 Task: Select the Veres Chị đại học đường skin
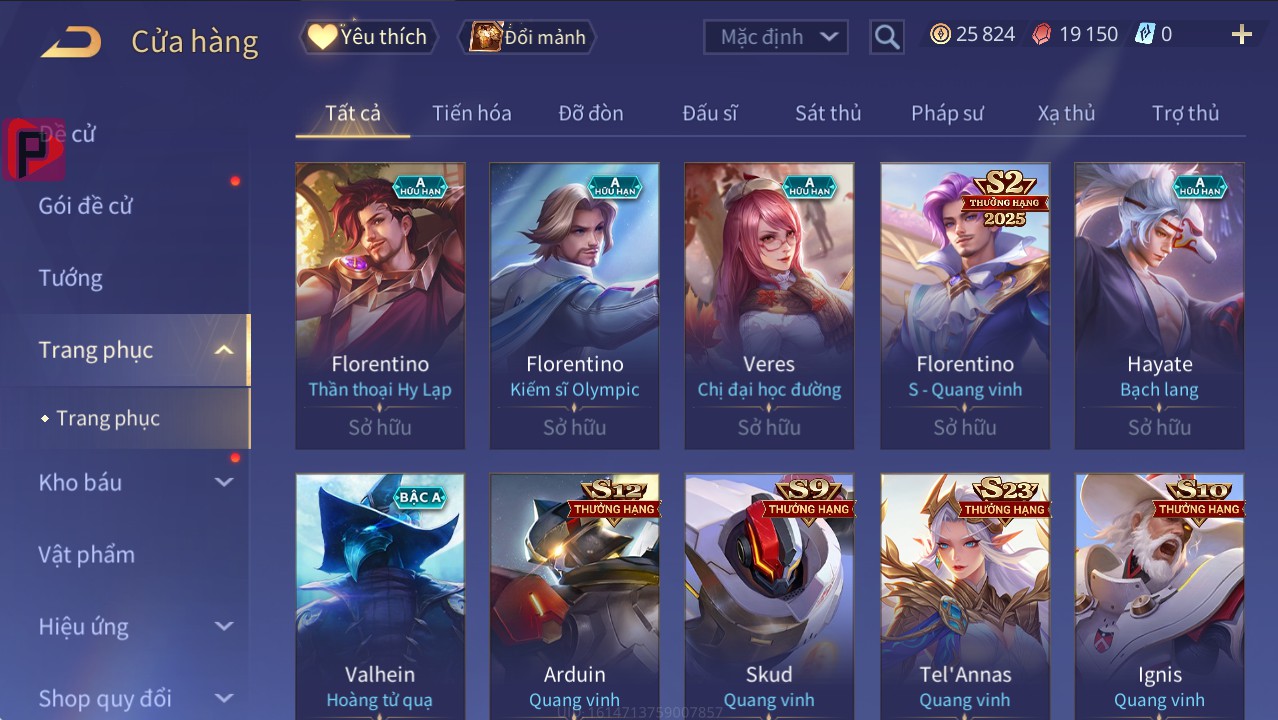tap(769, 305)
